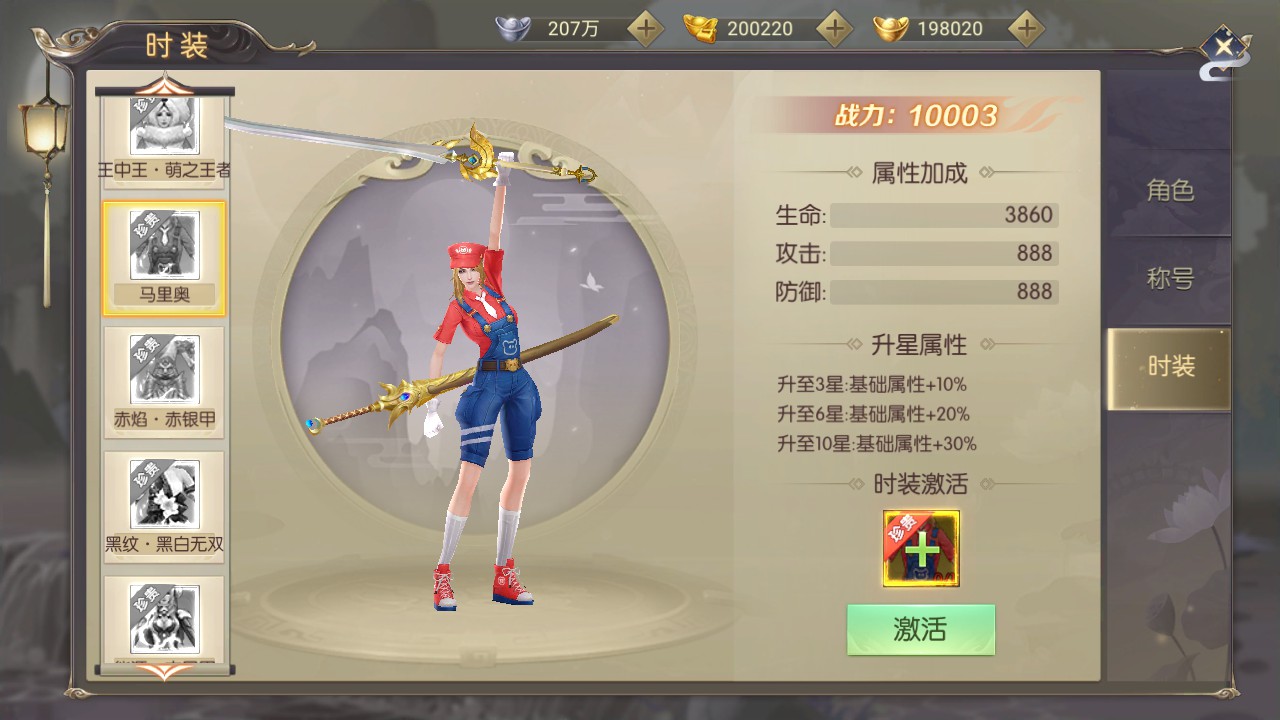Viewport: 1280px width, 720px height.
Task: Add silver with the plus next to 207万
Action: pyautogui.click(x=646, y=29)
